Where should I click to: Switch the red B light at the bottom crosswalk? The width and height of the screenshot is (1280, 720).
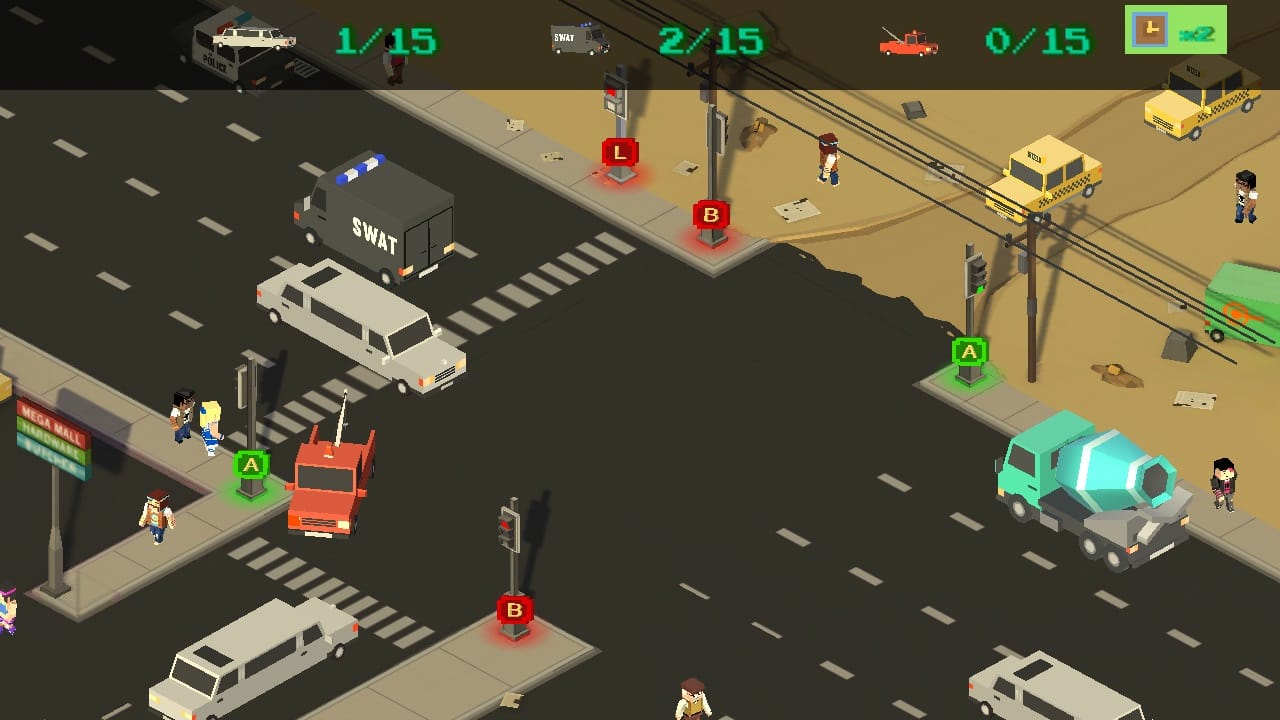[514, 608]
